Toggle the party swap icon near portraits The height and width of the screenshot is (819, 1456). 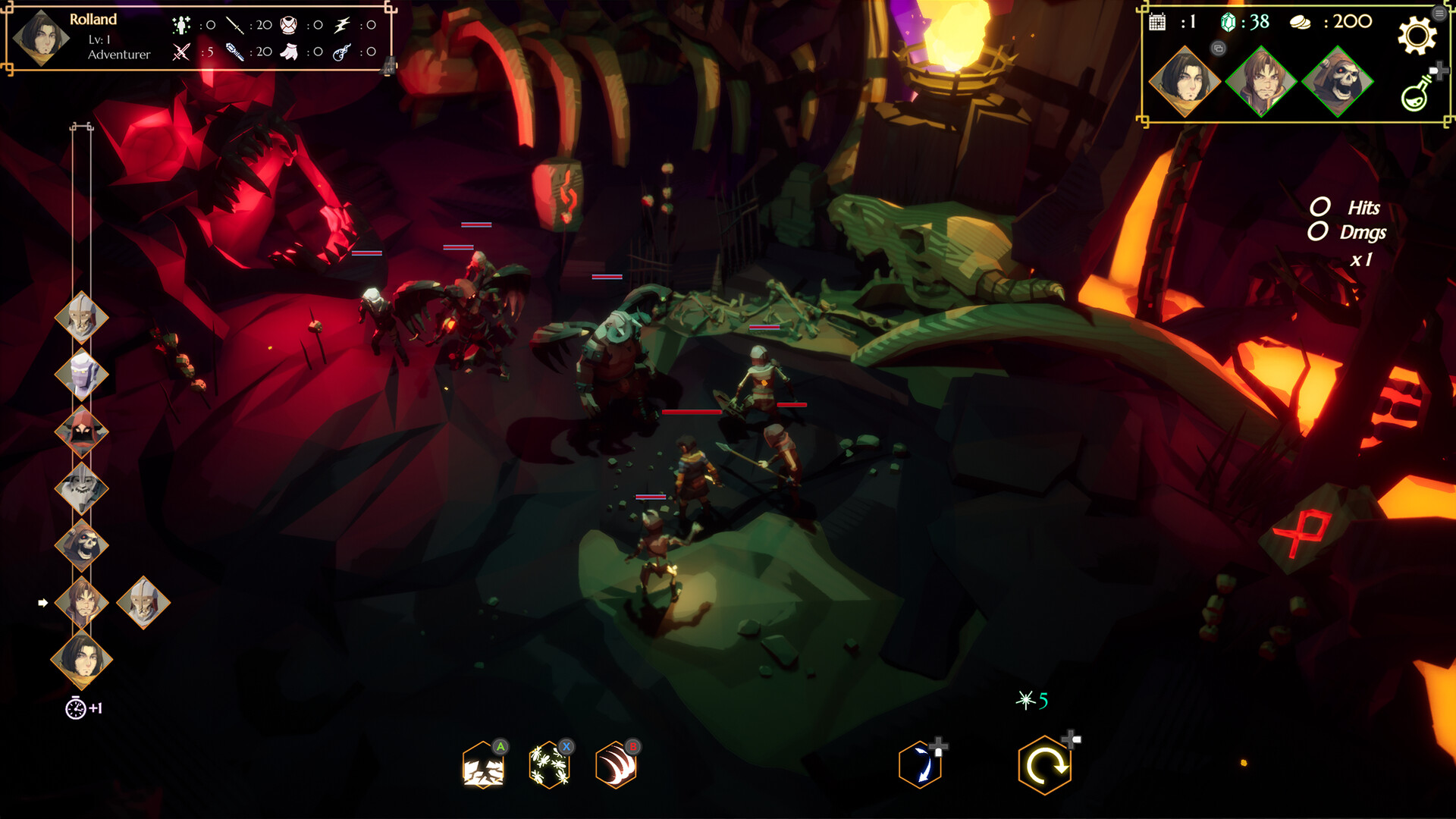pyautogui.click(x=1219, y=49)
